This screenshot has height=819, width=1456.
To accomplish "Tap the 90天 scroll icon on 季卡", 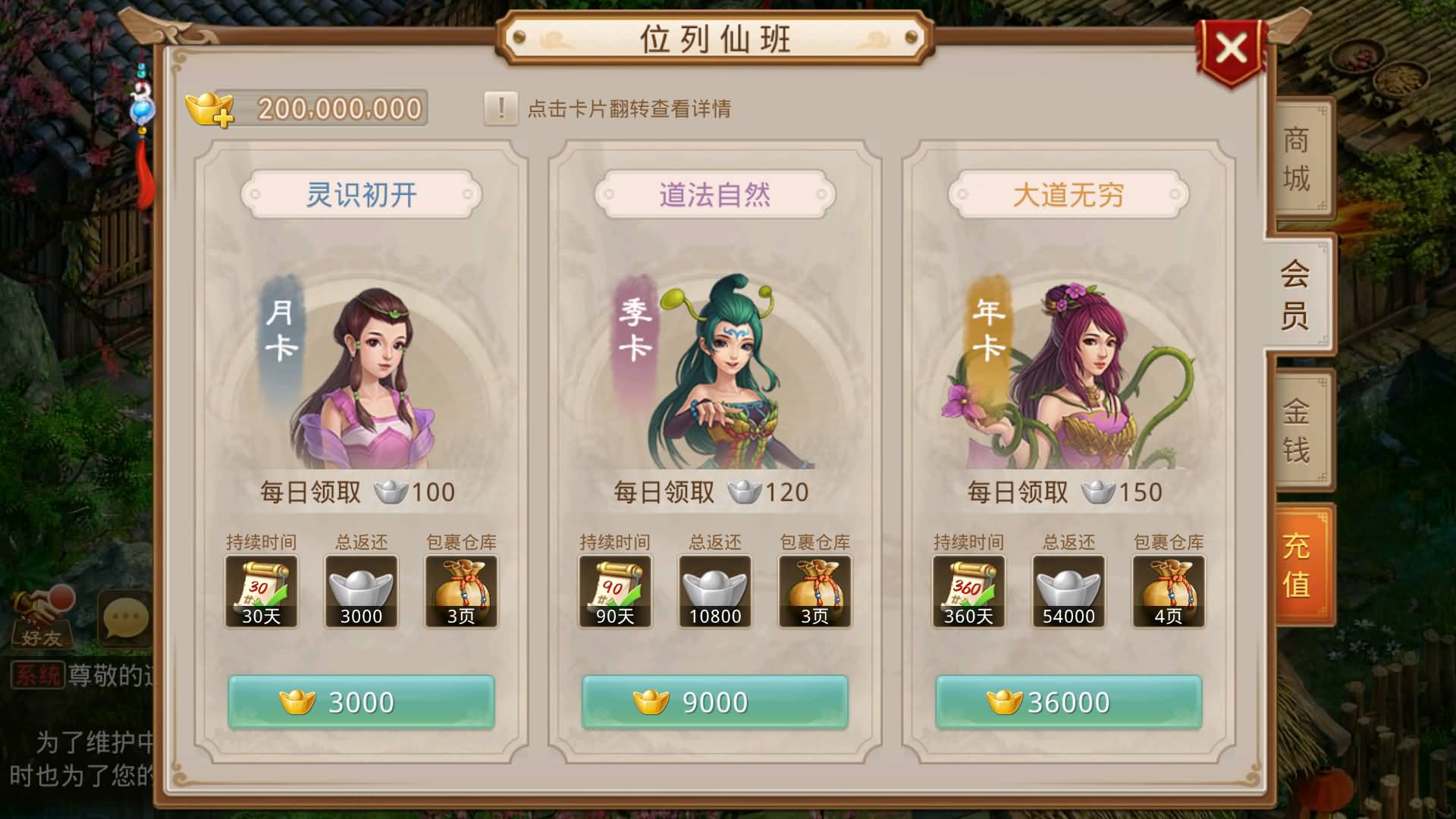I will [615, 590].
